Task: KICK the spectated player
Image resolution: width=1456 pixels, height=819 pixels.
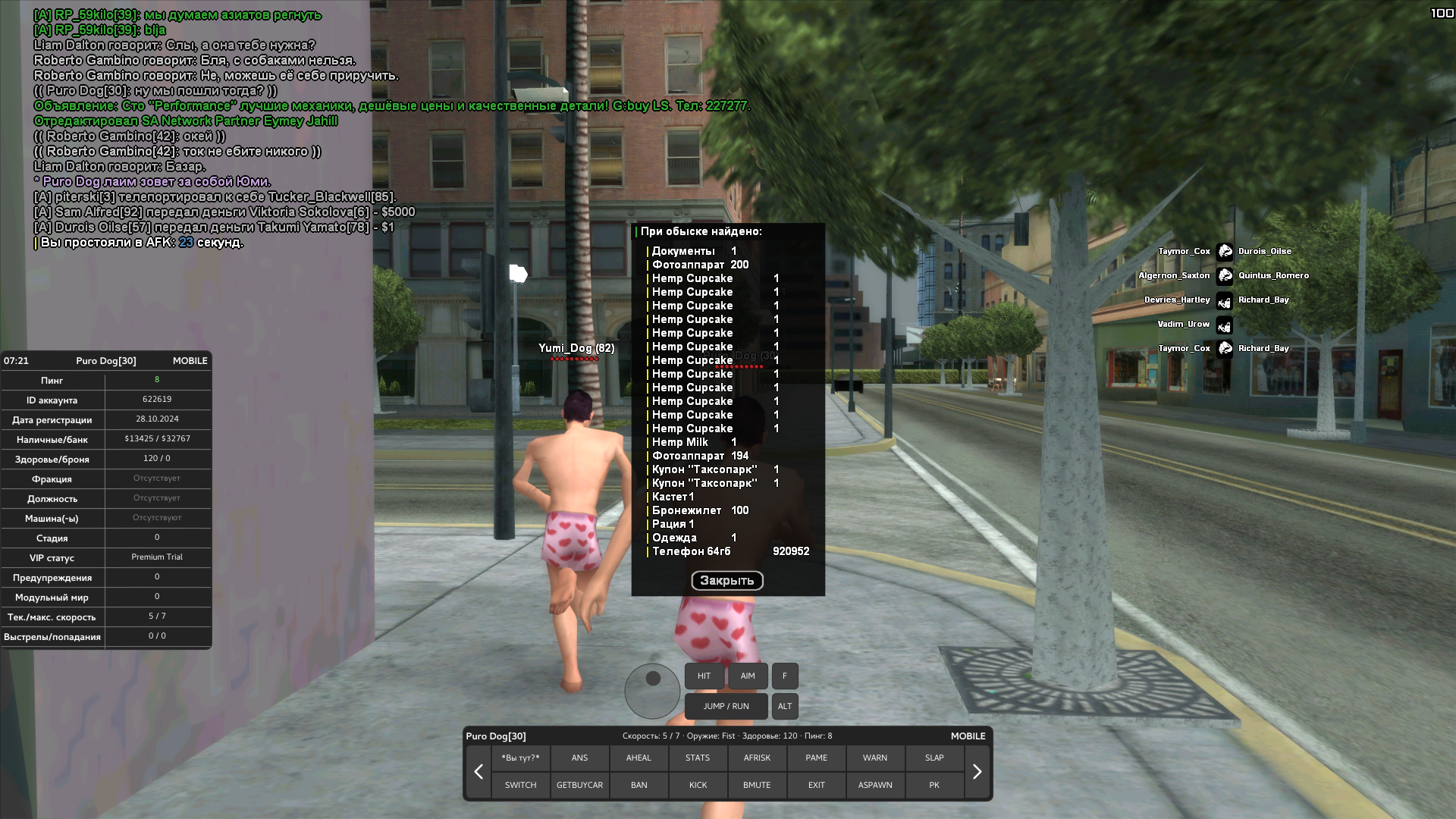Action: [698, 785]
